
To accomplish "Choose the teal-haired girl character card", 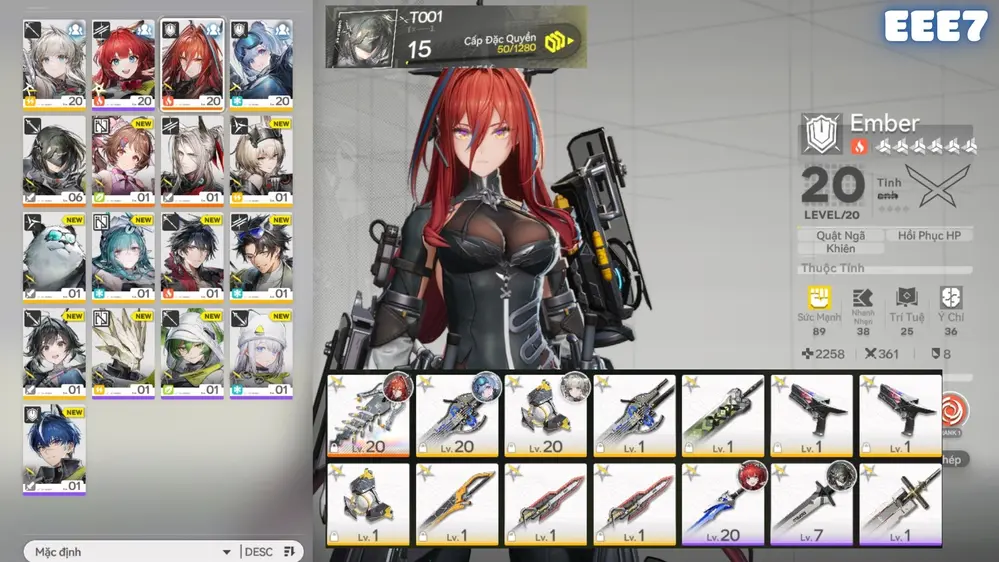I will 123,257.
